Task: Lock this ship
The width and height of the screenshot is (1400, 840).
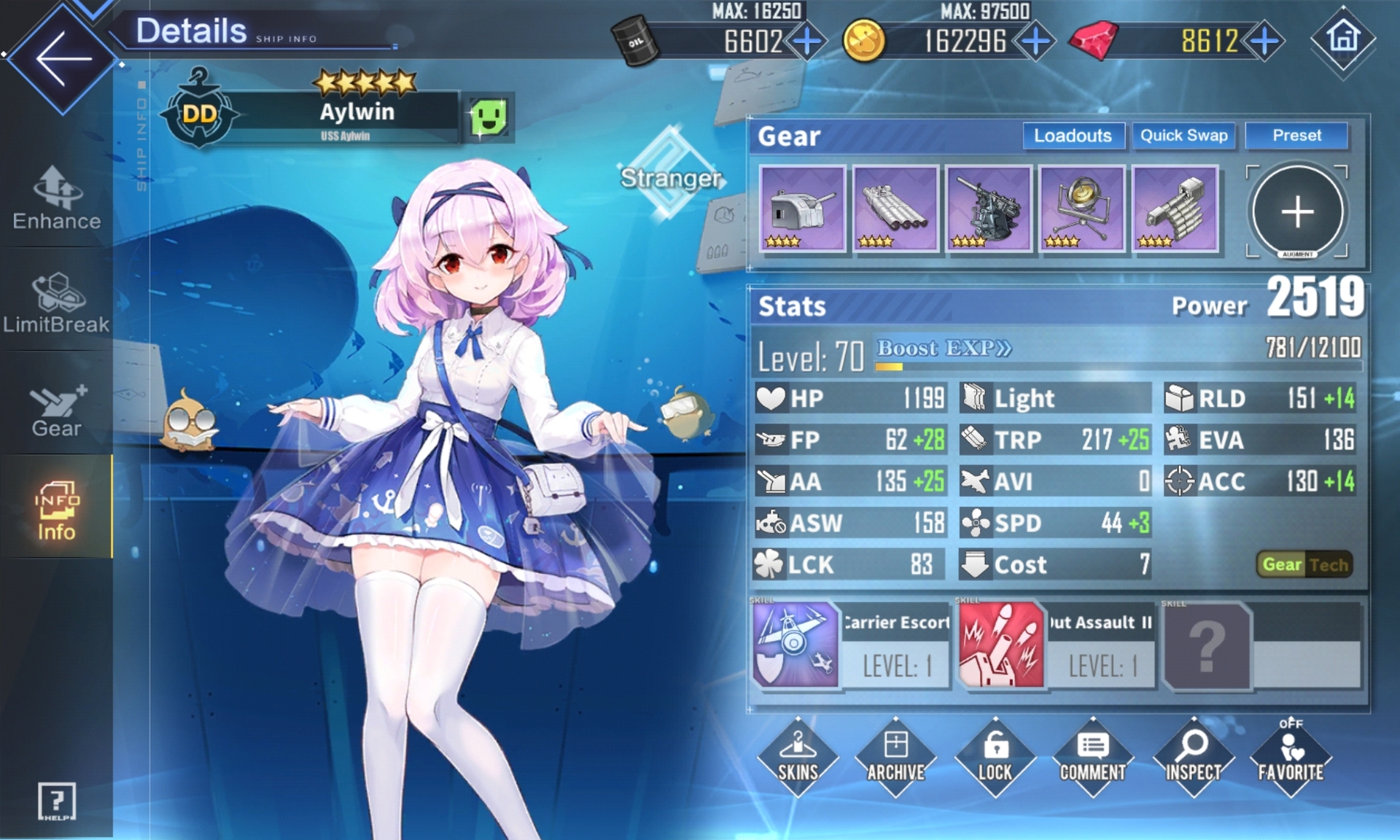Action: point(995,757)
